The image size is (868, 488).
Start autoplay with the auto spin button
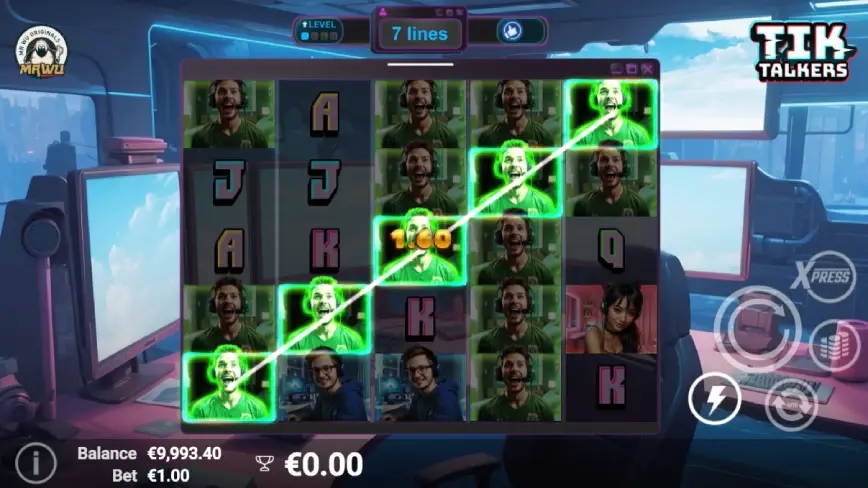tap(791, 404)
